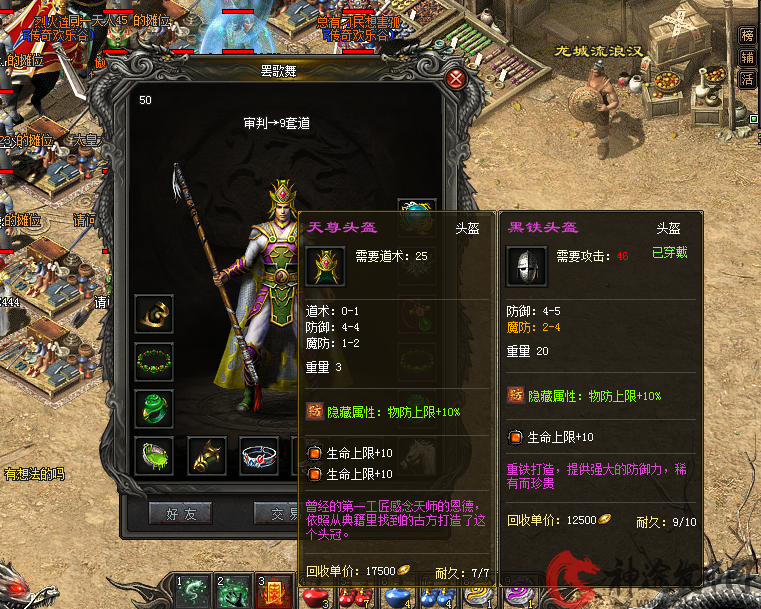
Task: Use the purple swirl scroll in hotbar
Action: 517,594
